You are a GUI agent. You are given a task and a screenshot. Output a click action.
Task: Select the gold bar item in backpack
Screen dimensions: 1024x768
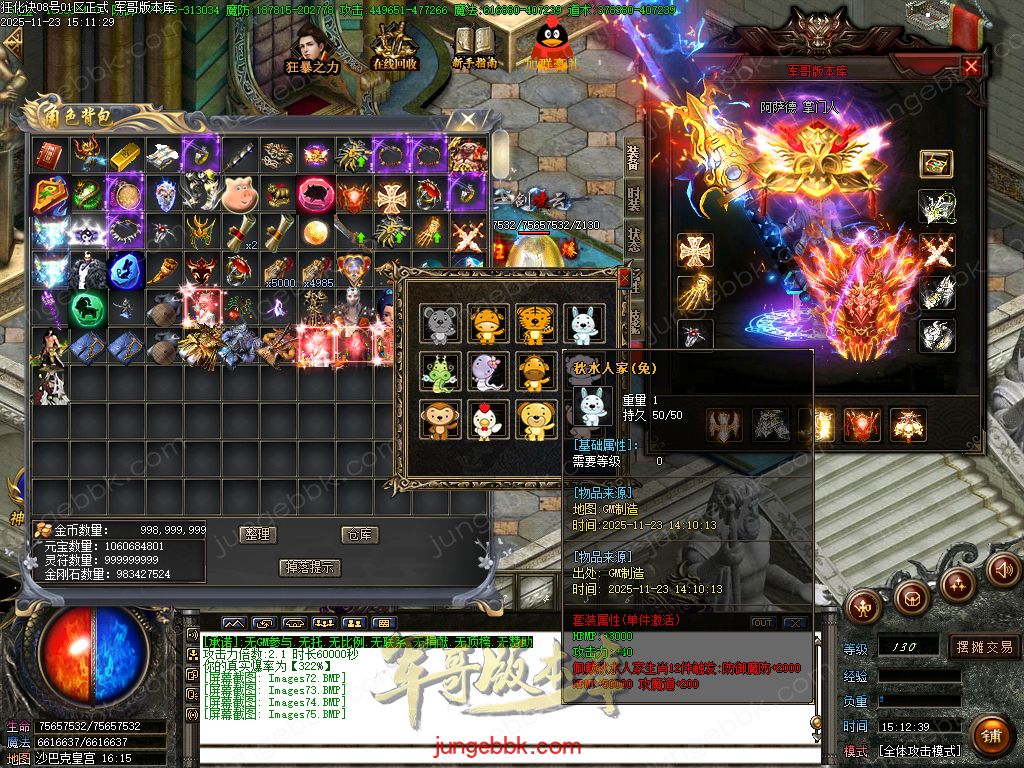125,154
